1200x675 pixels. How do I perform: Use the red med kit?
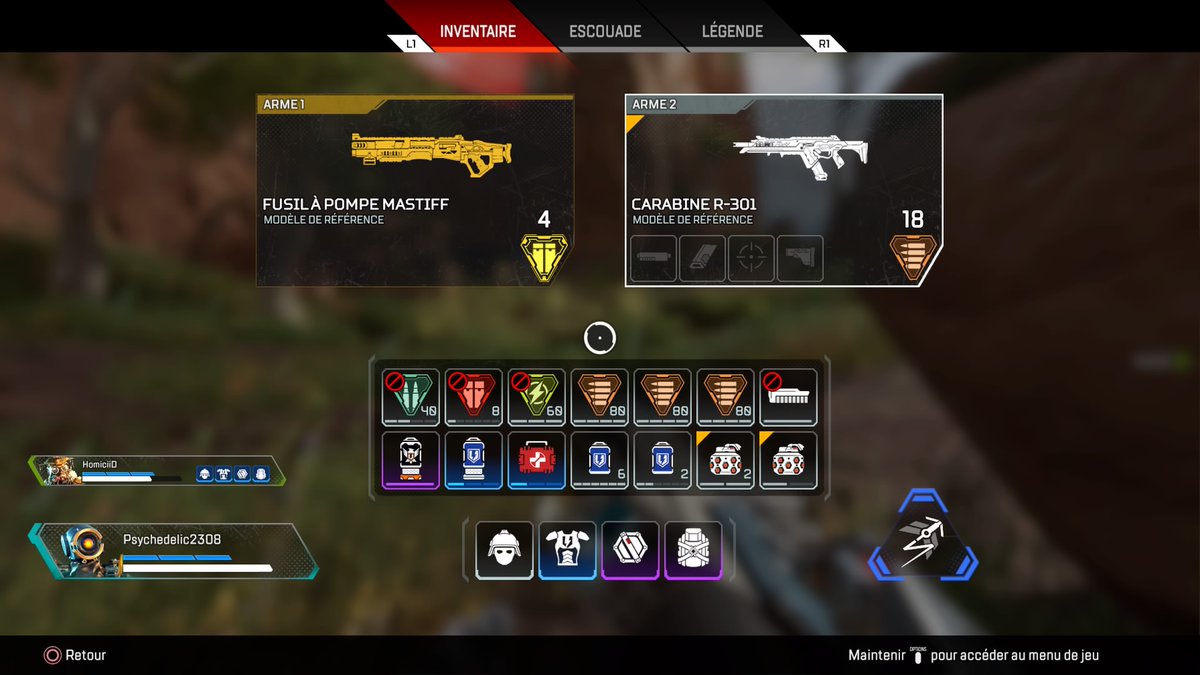[x=536, y=461]
